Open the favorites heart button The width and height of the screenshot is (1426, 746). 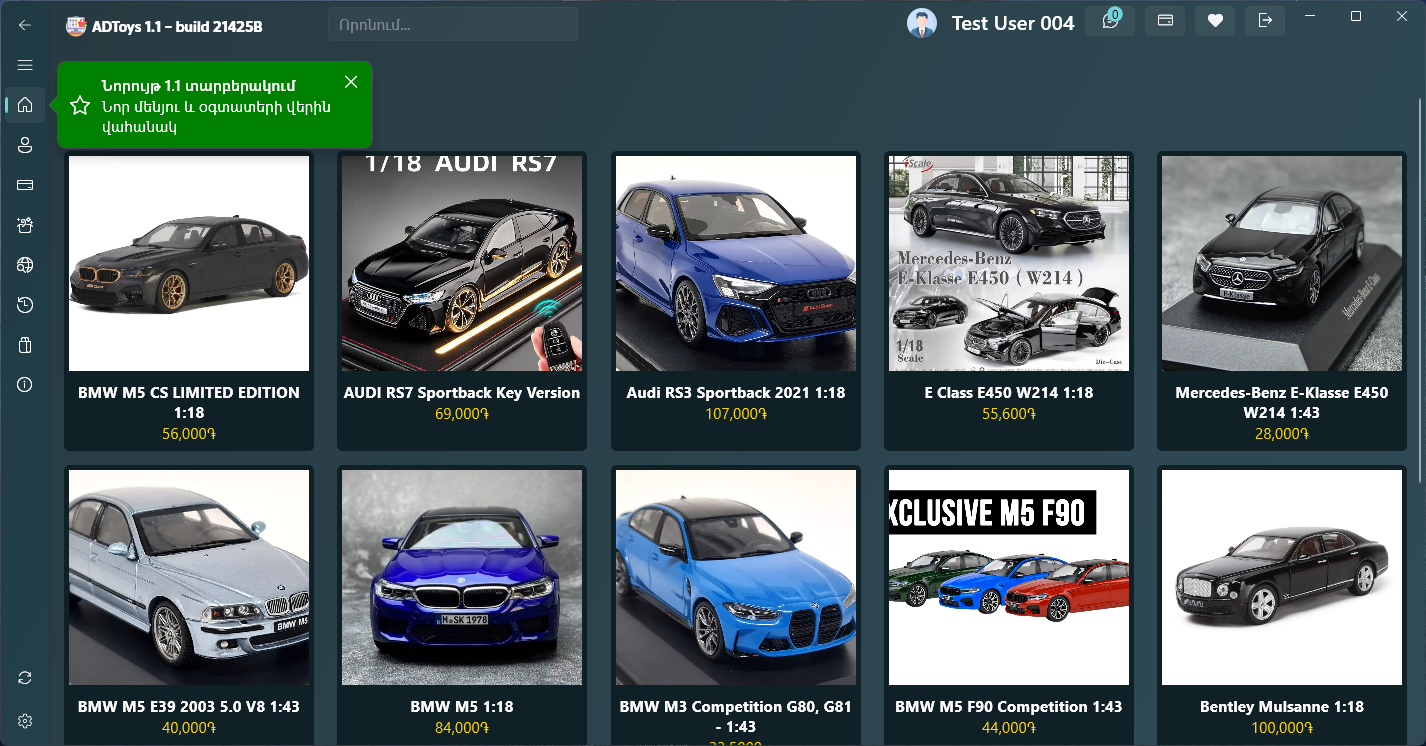(1215, 21)
